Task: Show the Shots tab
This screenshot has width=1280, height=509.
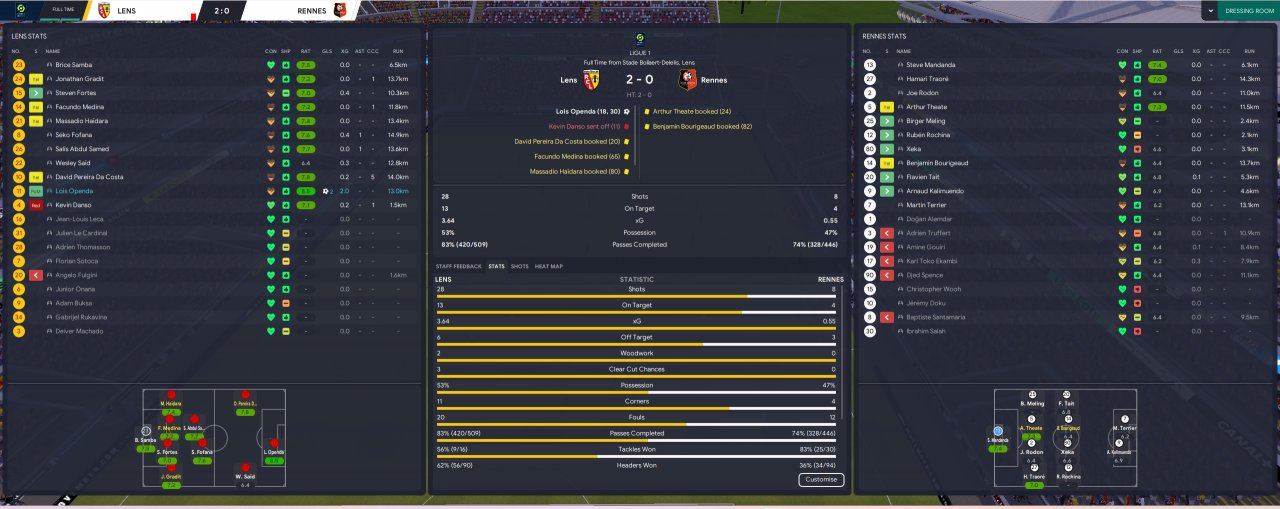Action: click(520, 266)
